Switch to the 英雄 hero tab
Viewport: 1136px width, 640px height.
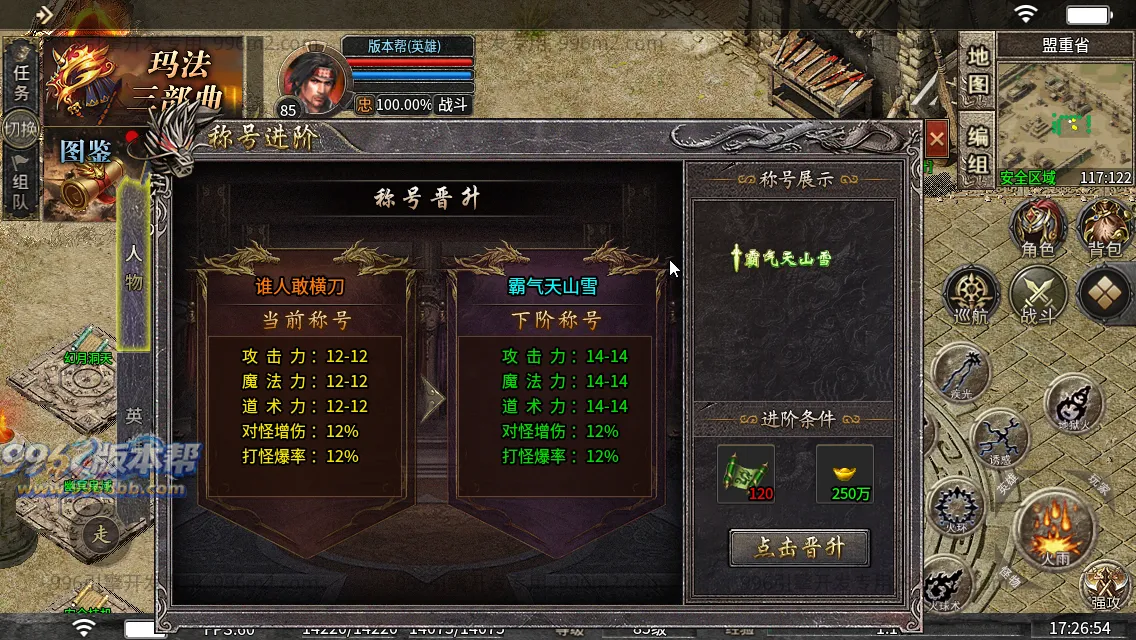pos(133,415)
